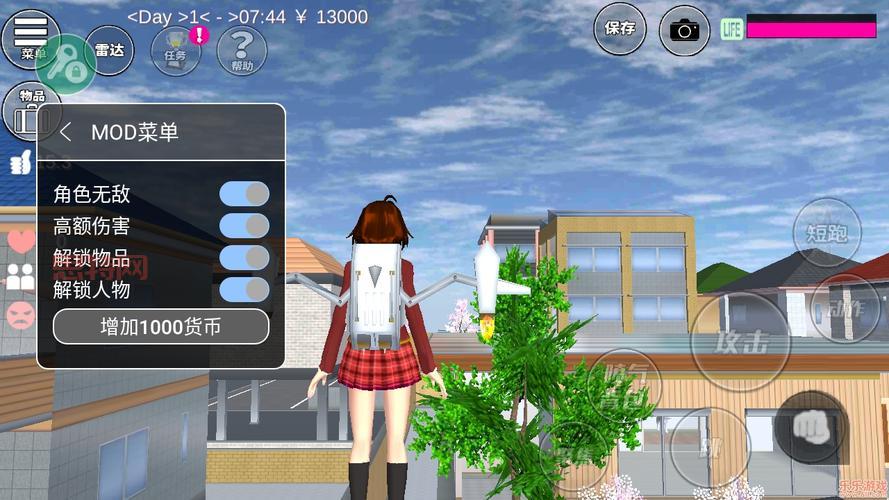Toggle 解锁物品 unlock items switch
Viewport: 889px width, 500px height.
(x=244, y=258)
